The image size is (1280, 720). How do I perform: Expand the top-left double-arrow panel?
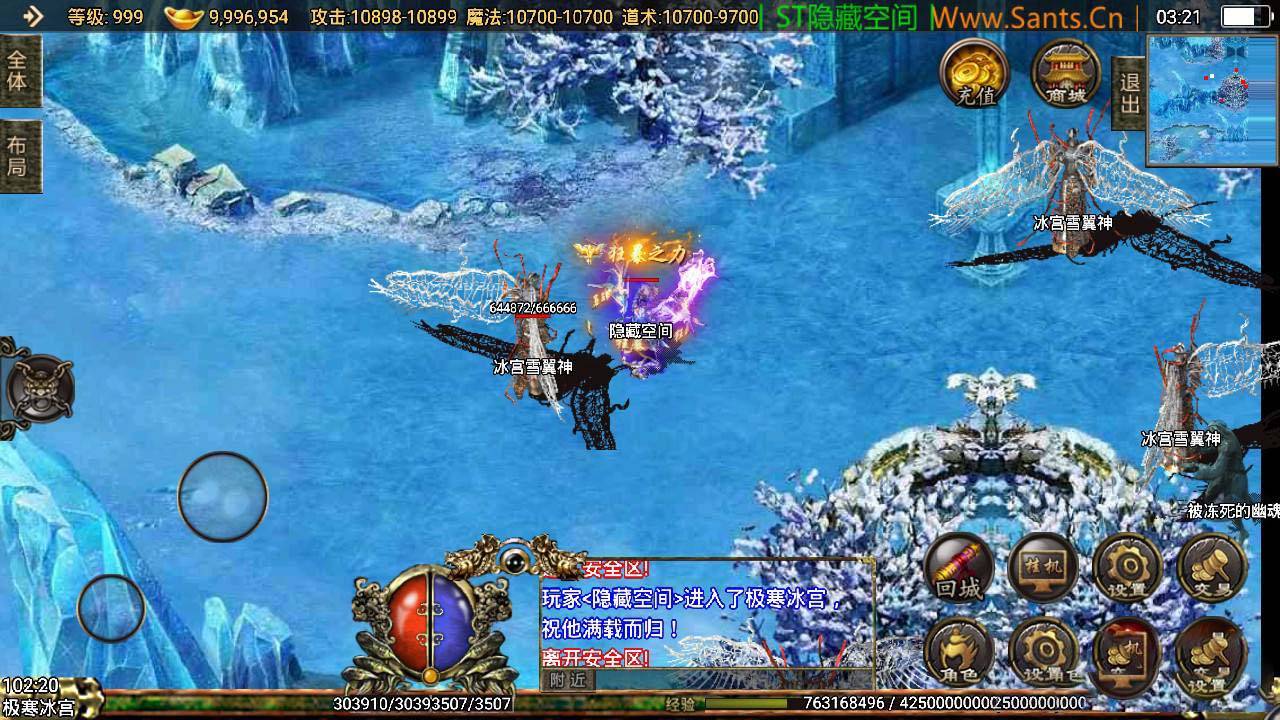pos(33,15)
